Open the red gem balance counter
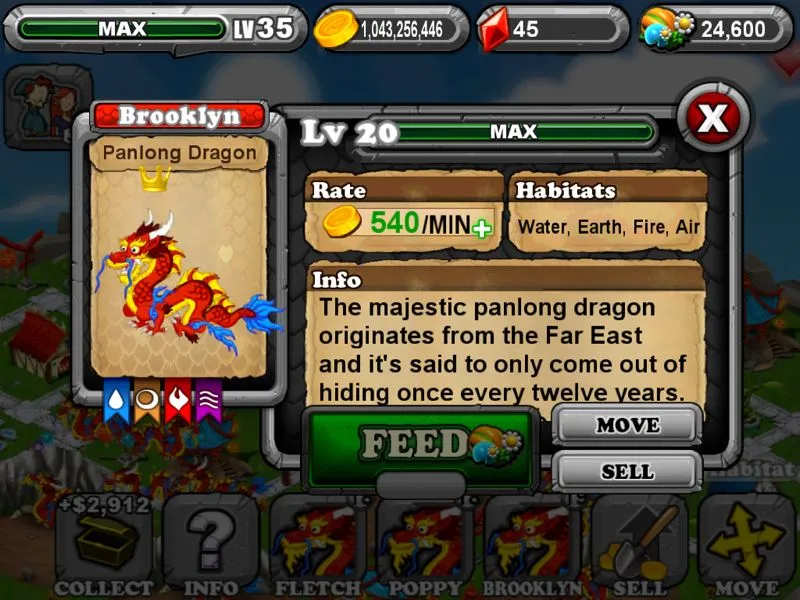 552,29
